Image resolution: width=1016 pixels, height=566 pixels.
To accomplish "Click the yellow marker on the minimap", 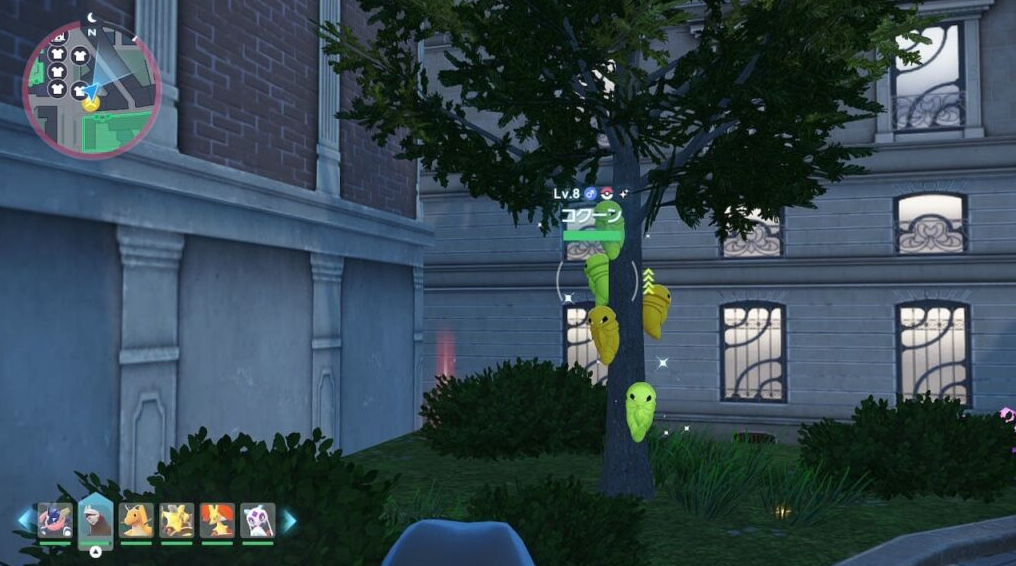I will click(91, 103).
